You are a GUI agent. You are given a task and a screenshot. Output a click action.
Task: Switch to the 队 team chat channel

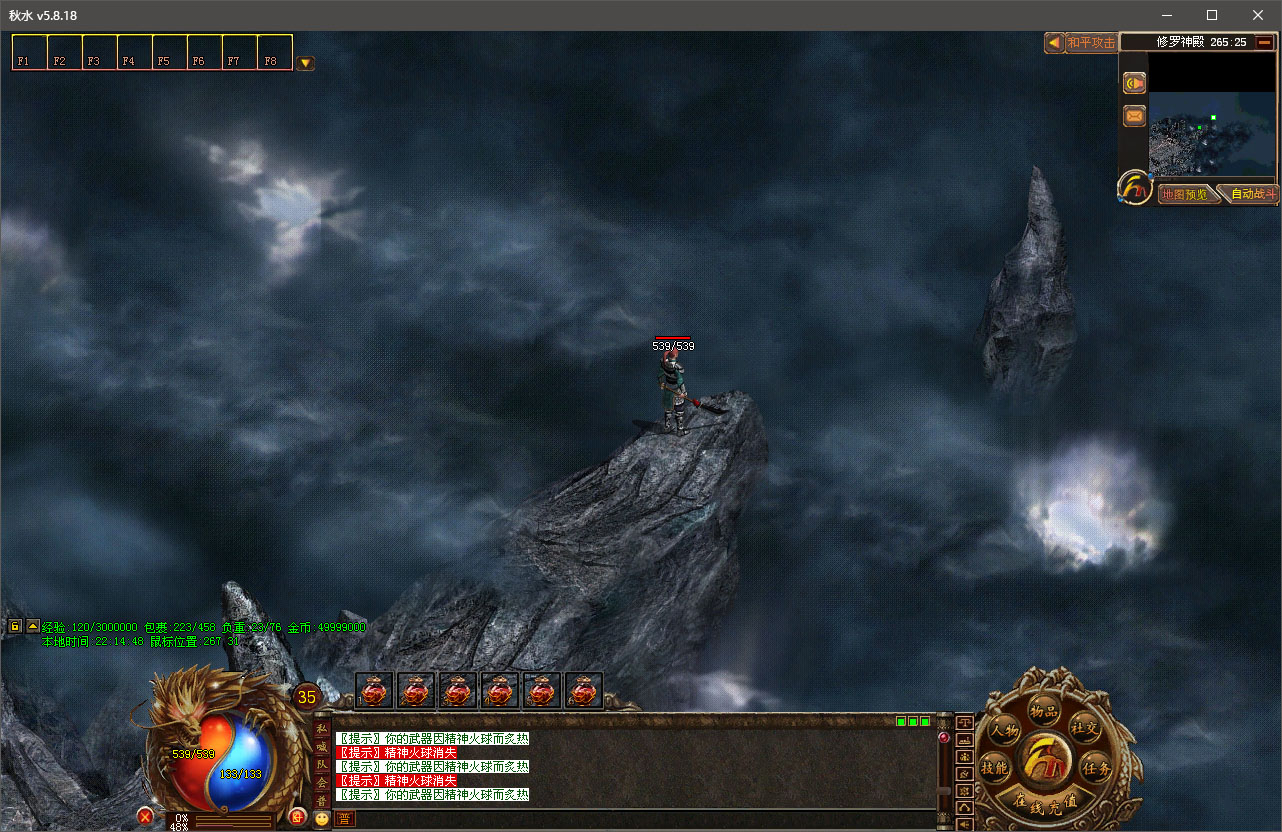[322, 765]
